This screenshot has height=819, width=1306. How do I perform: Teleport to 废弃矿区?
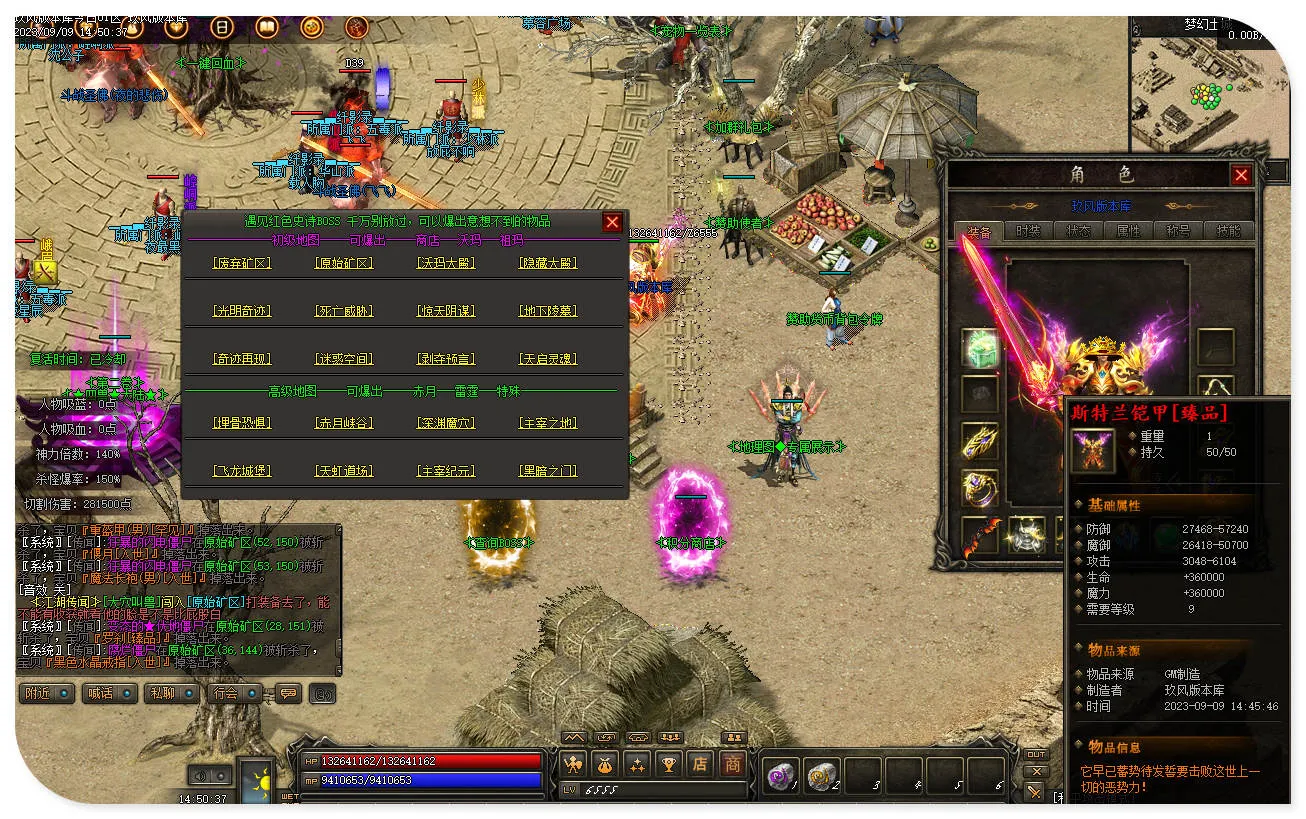[x=242, y=264]
